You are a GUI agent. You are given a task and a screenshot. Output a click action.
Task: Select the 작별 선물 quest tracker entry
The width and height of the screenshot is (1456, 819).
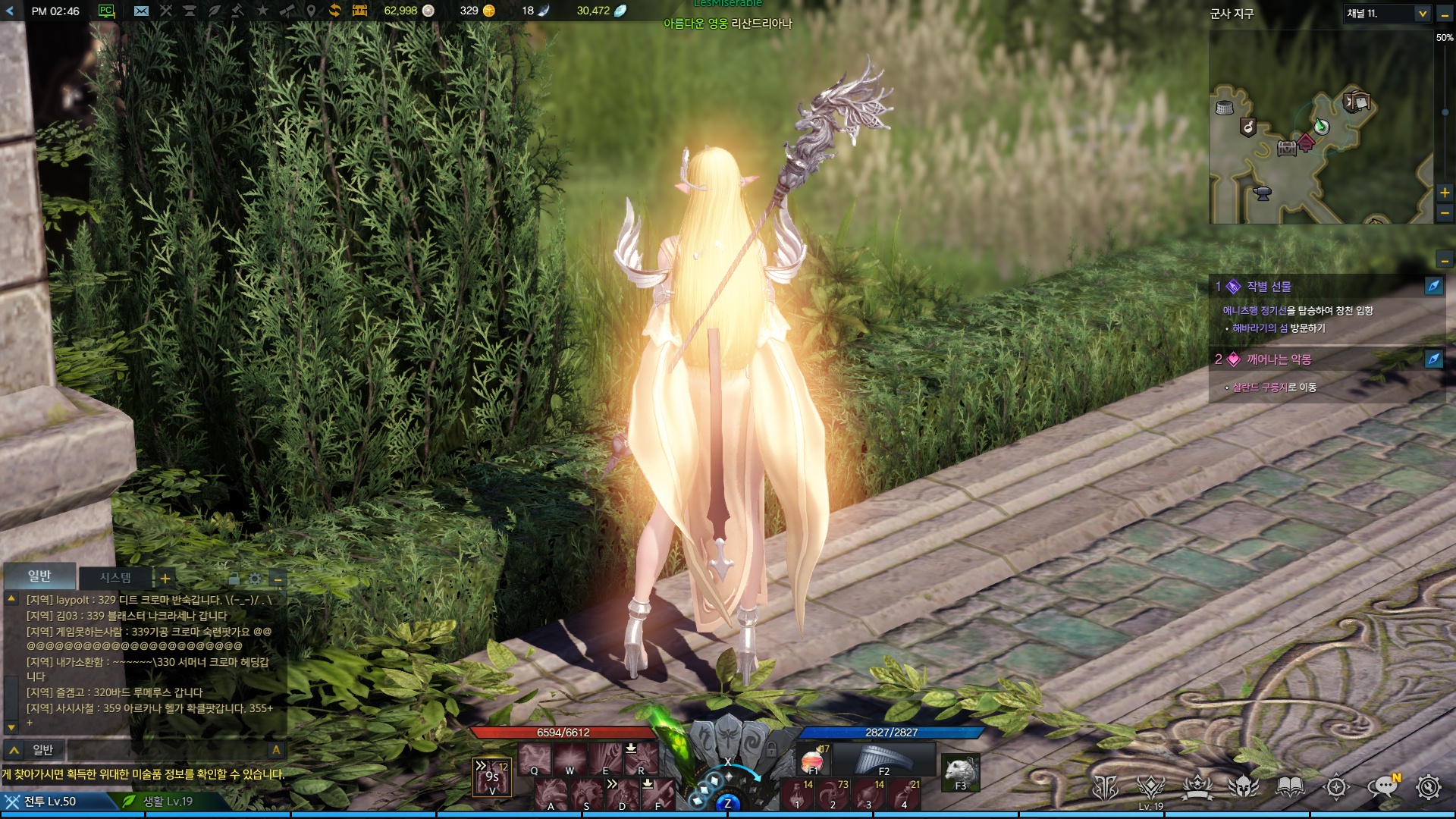(x=1269, y=287)
